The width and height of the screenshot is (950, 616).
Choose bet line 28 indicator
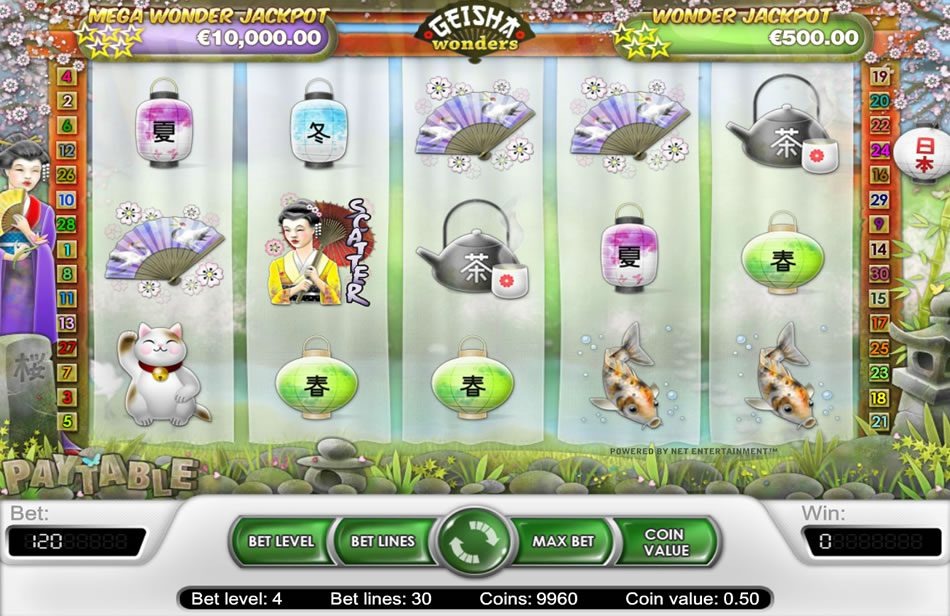67,224
